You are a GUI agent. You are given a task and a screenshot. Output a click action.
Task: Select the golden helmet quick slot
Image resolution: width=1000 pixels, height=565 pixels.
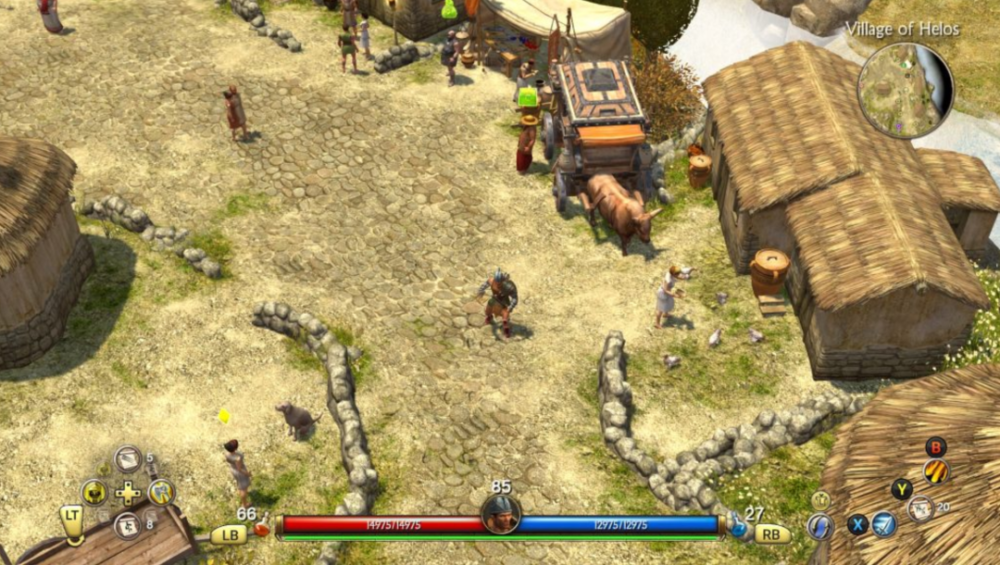point(94,492)
